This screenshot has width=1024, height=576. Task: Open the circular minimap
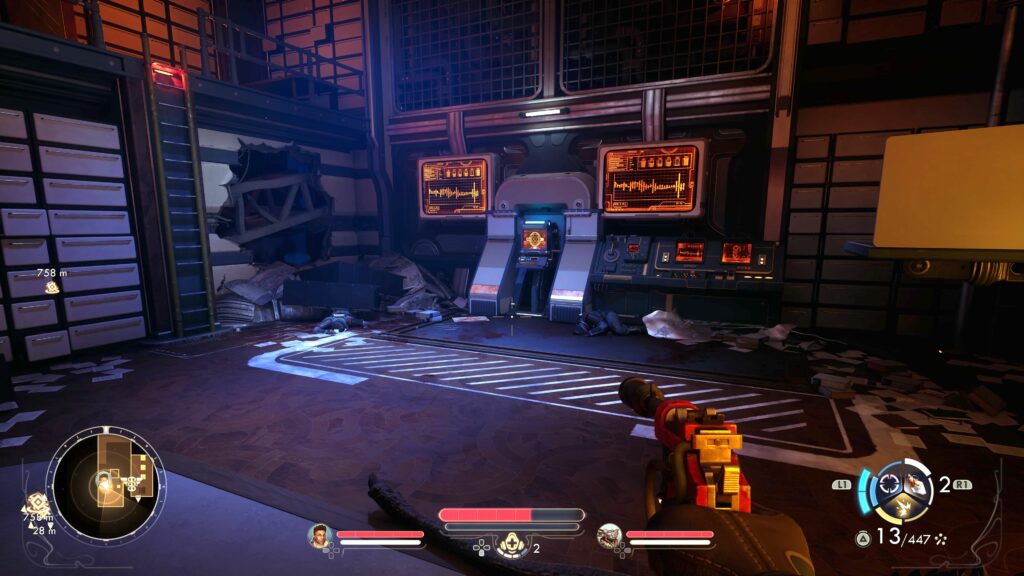(x=105, y=484)
